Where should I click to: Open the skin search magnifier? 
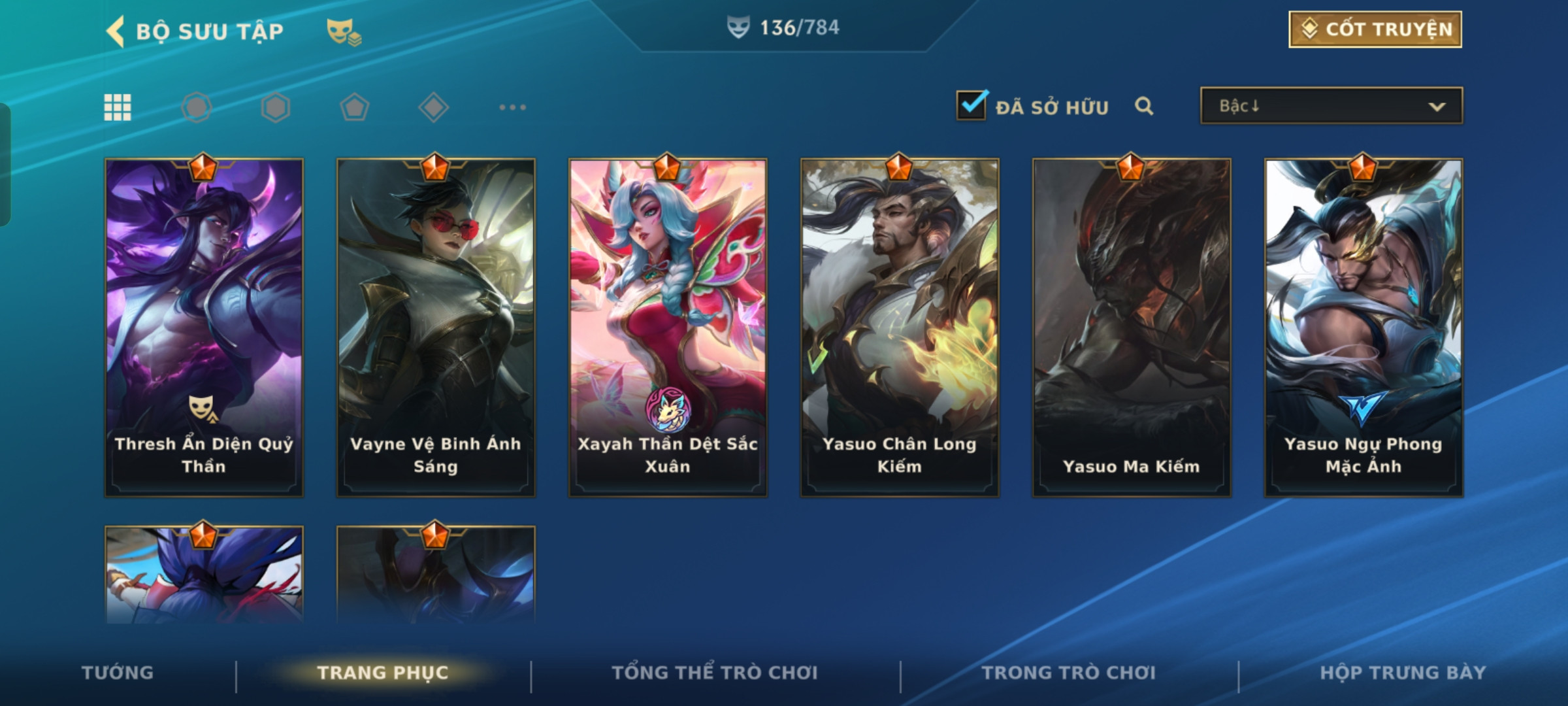tap(1144, 106)
